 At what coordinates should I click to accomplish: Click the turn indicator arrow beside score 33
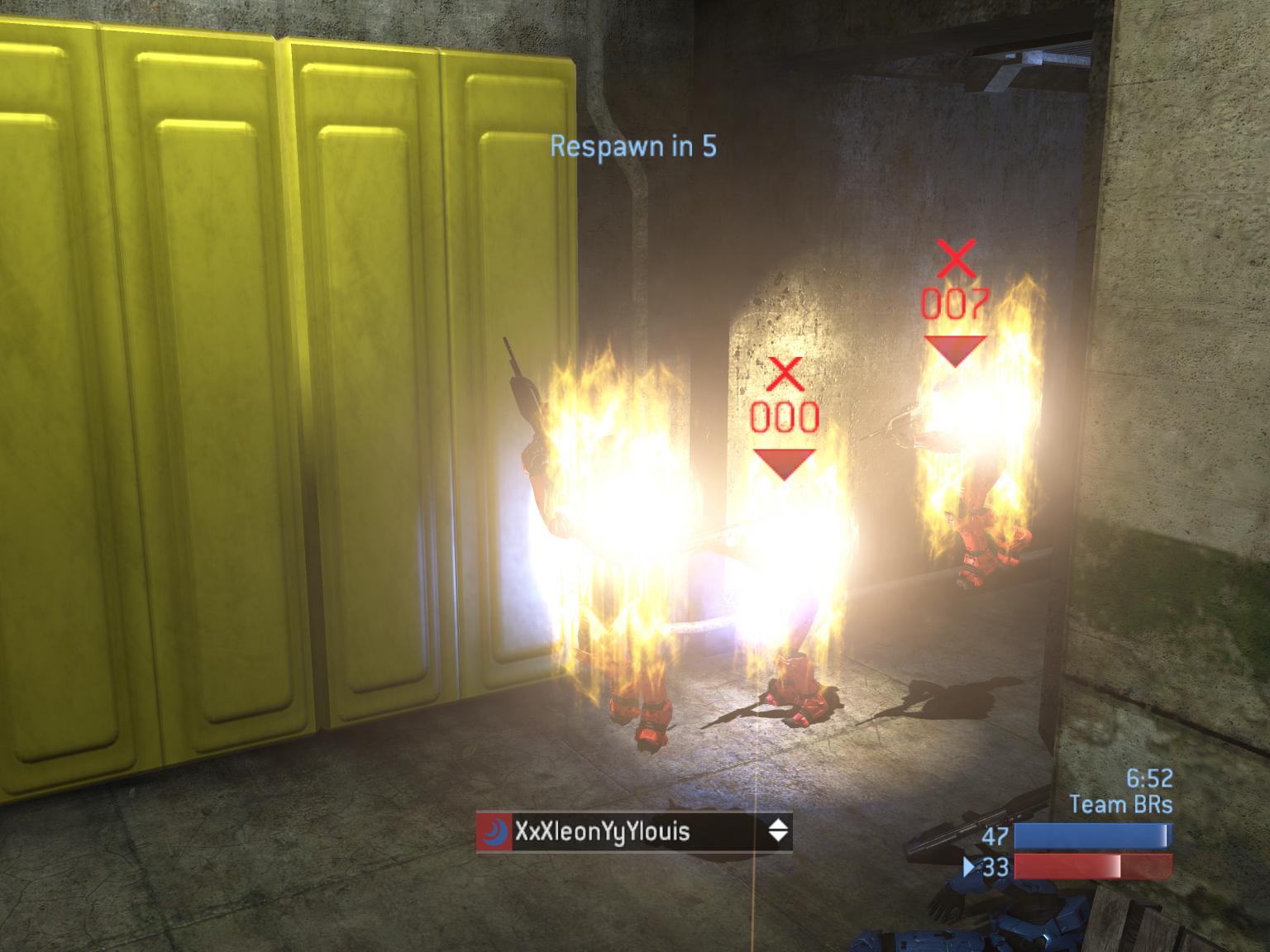(x=967, y=868)
